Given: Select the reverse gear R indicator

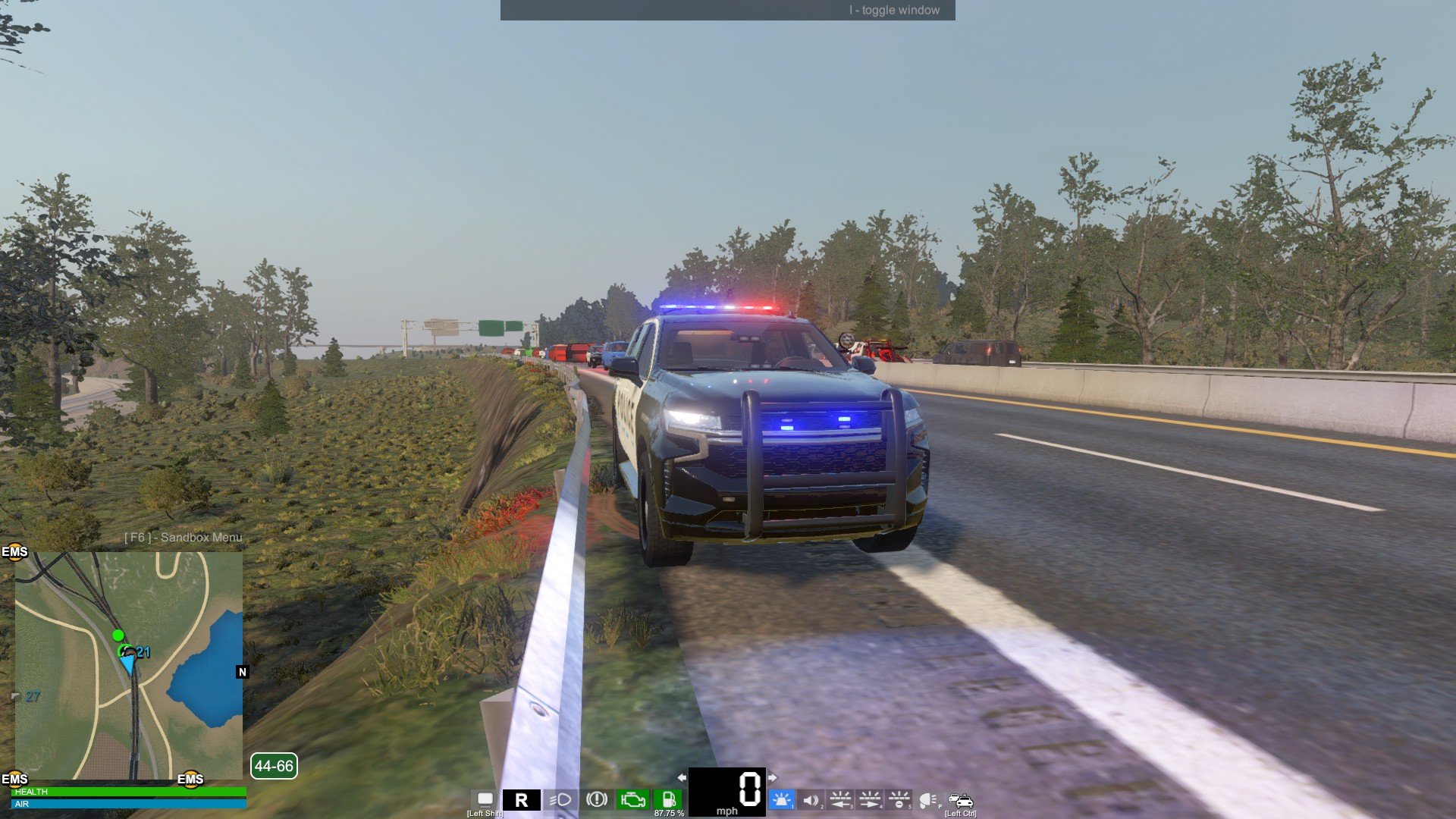Looking at the screenshot, I should click(522, 800).
